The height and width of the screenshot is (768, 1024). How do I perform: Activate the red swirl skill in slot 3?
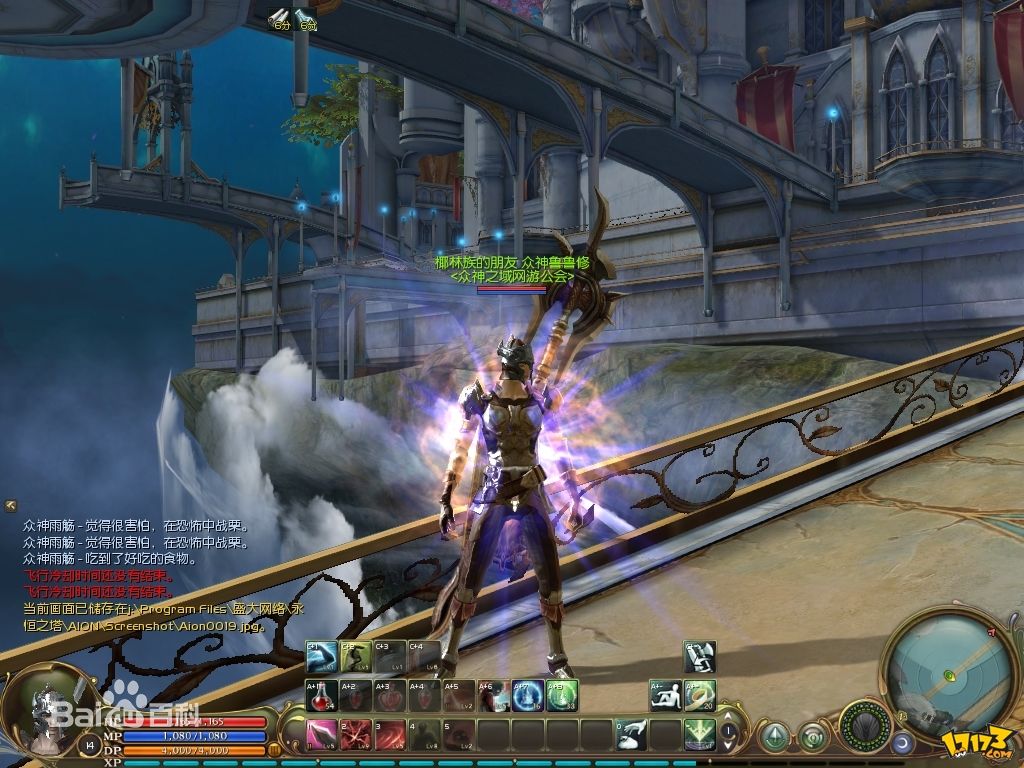[391, 735]
